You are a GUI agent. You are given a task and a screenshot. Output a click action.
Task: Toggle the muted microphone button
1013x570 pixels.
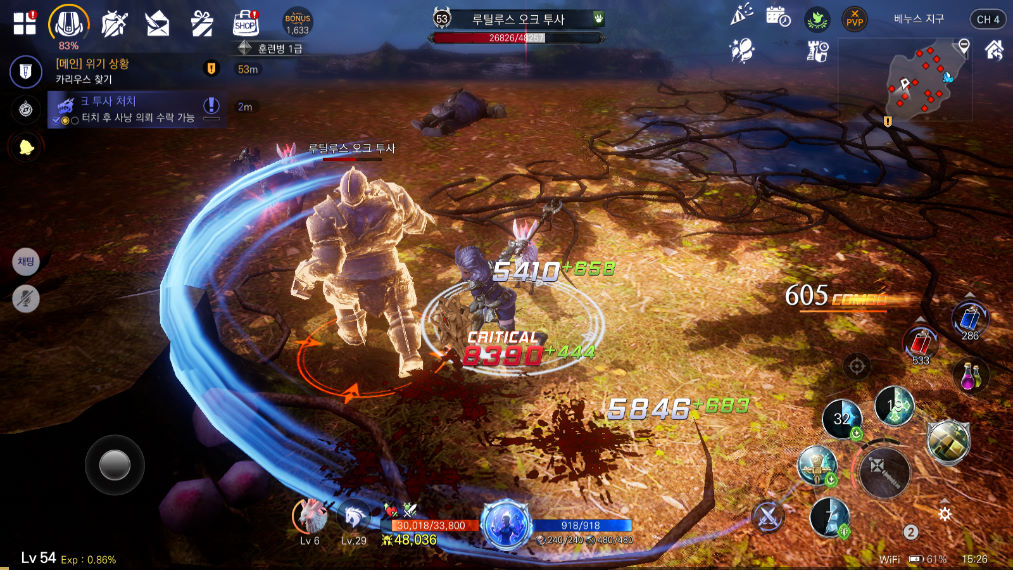26,297
